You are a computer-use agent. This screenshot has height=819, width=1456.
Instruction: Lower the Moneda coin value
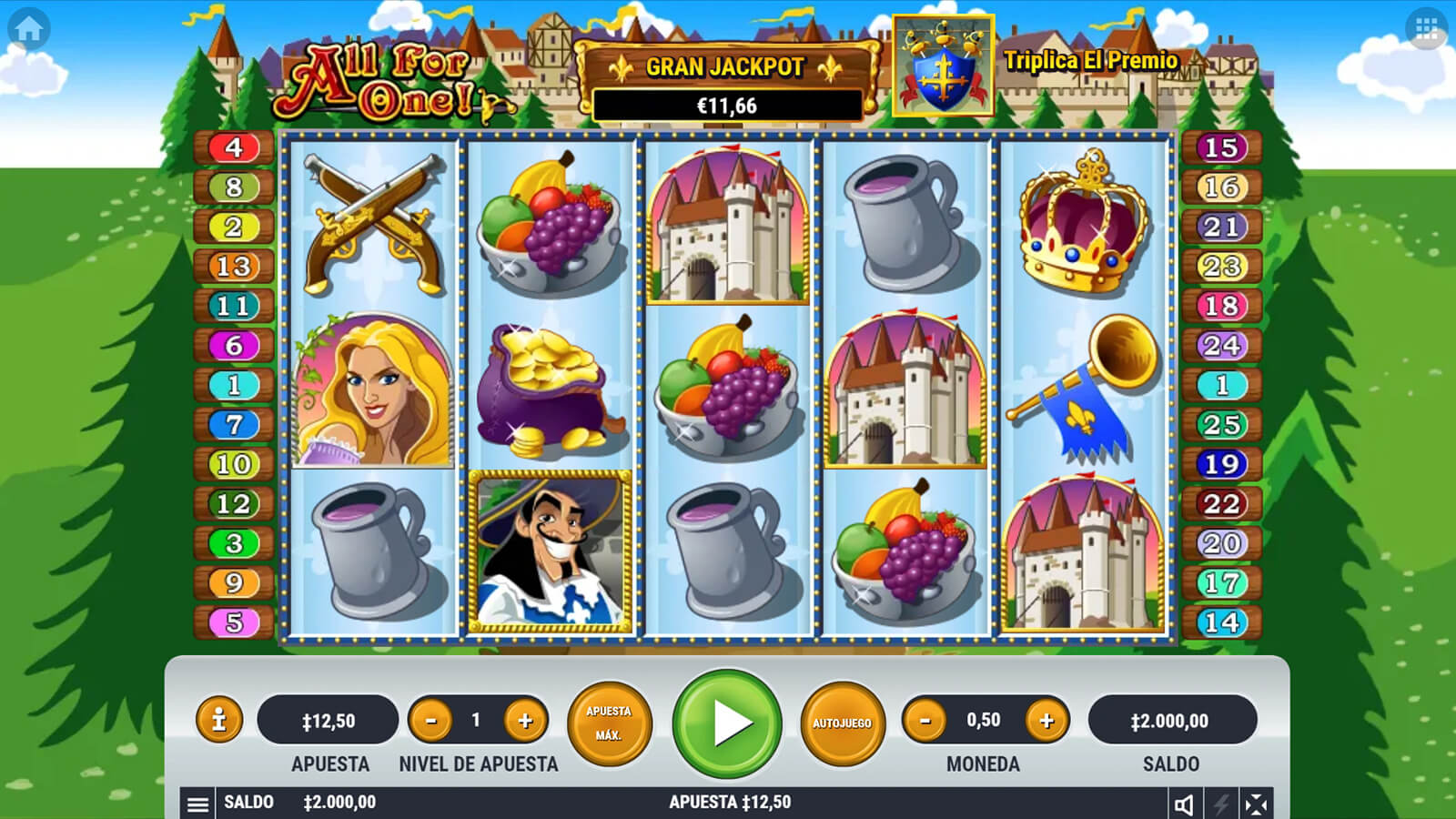(925, 721)
